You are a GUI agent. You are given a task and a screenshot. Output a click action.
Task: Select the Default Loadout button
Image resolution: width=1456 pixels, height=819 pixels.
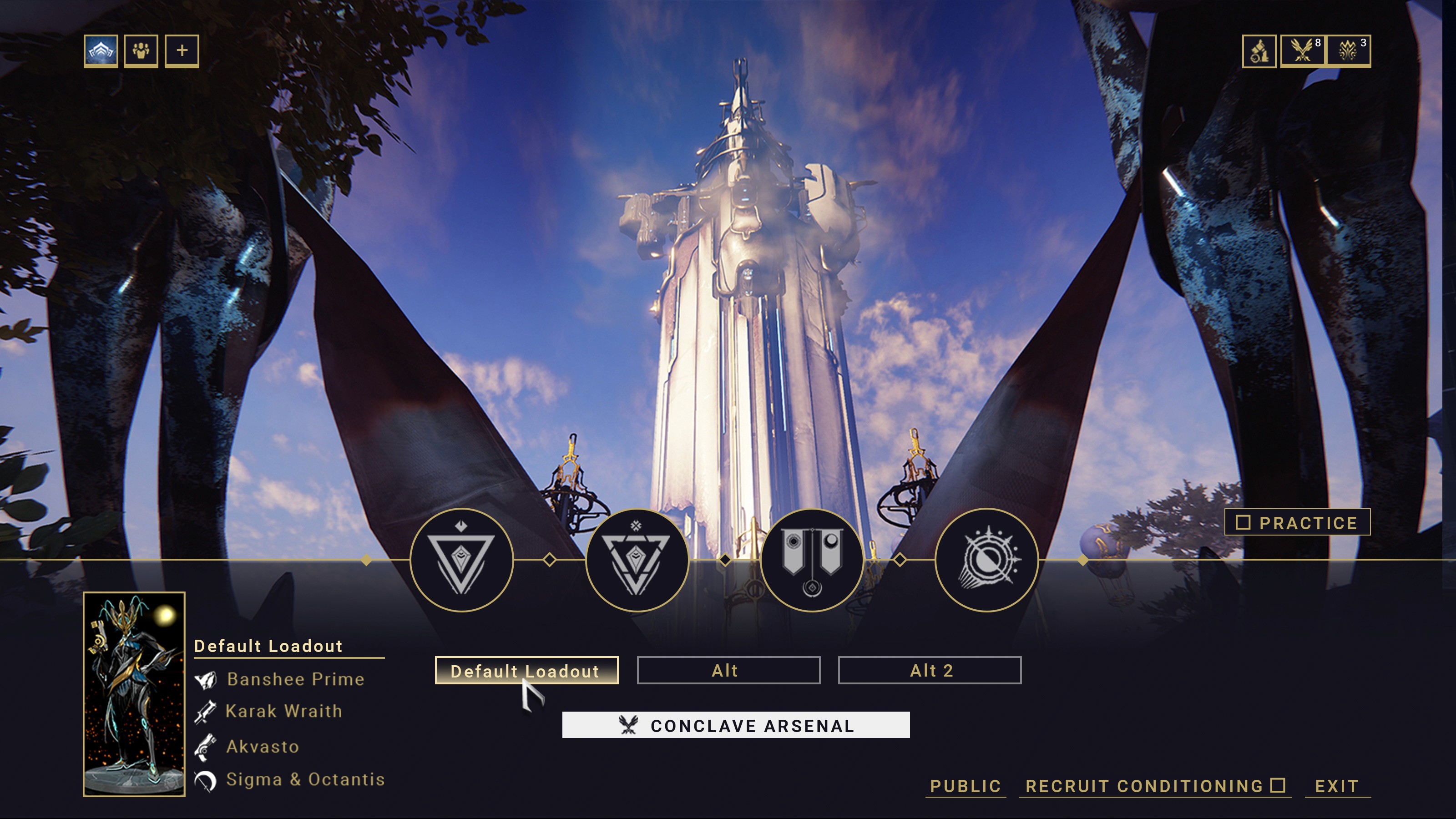tap(526, 670)
